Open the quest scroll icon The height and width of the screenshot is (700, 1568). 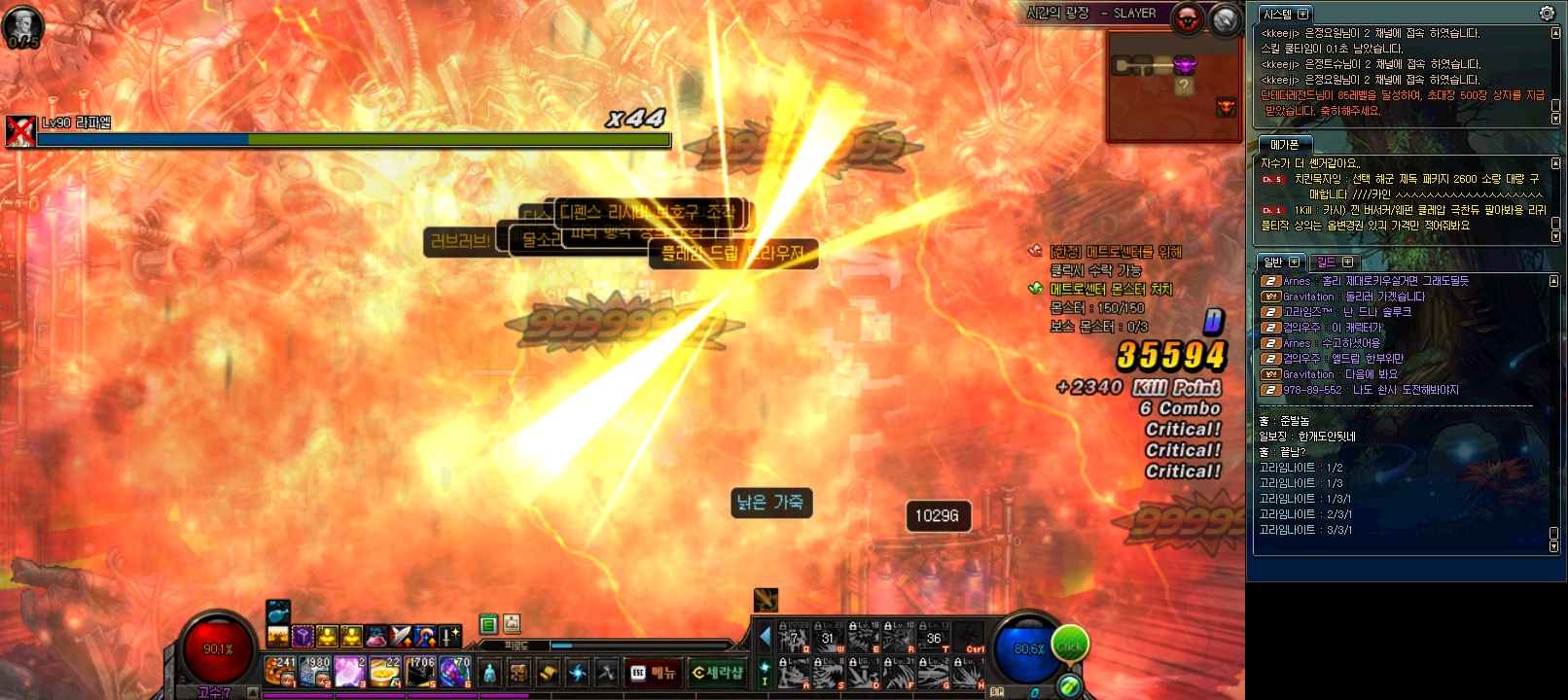549,673
